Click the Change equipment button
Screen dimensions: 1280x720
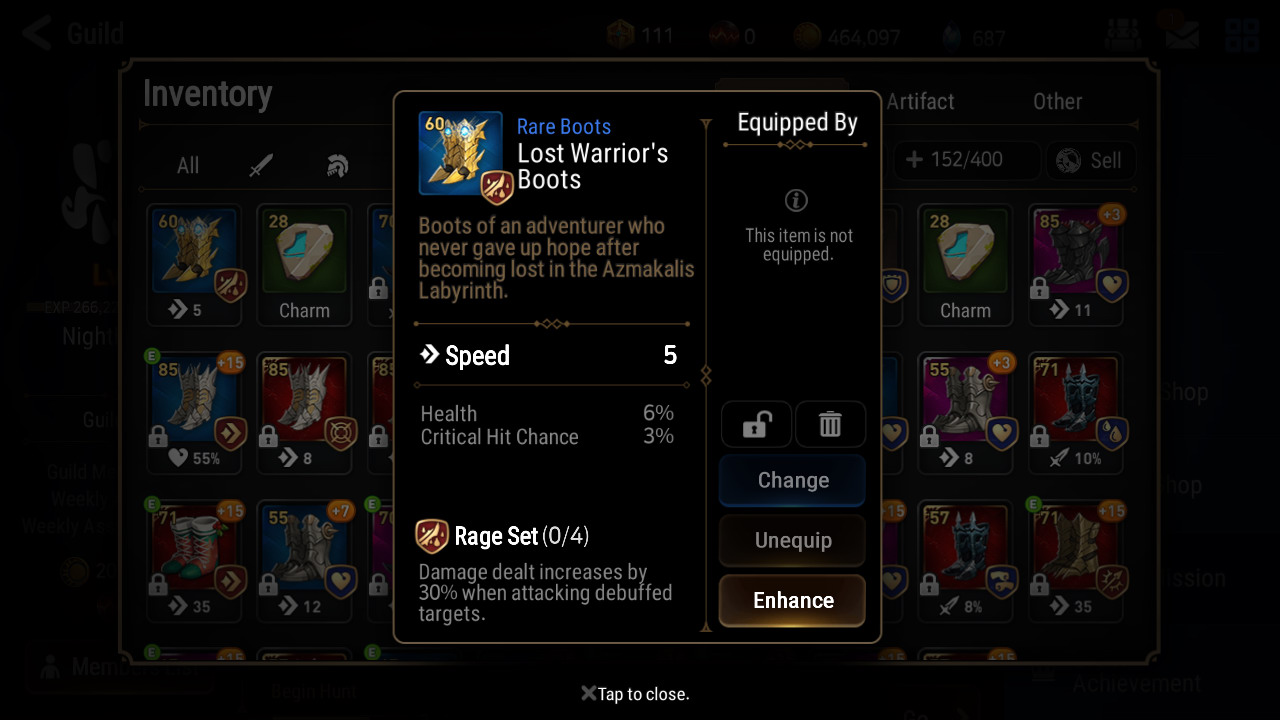(x=792, y=480)
